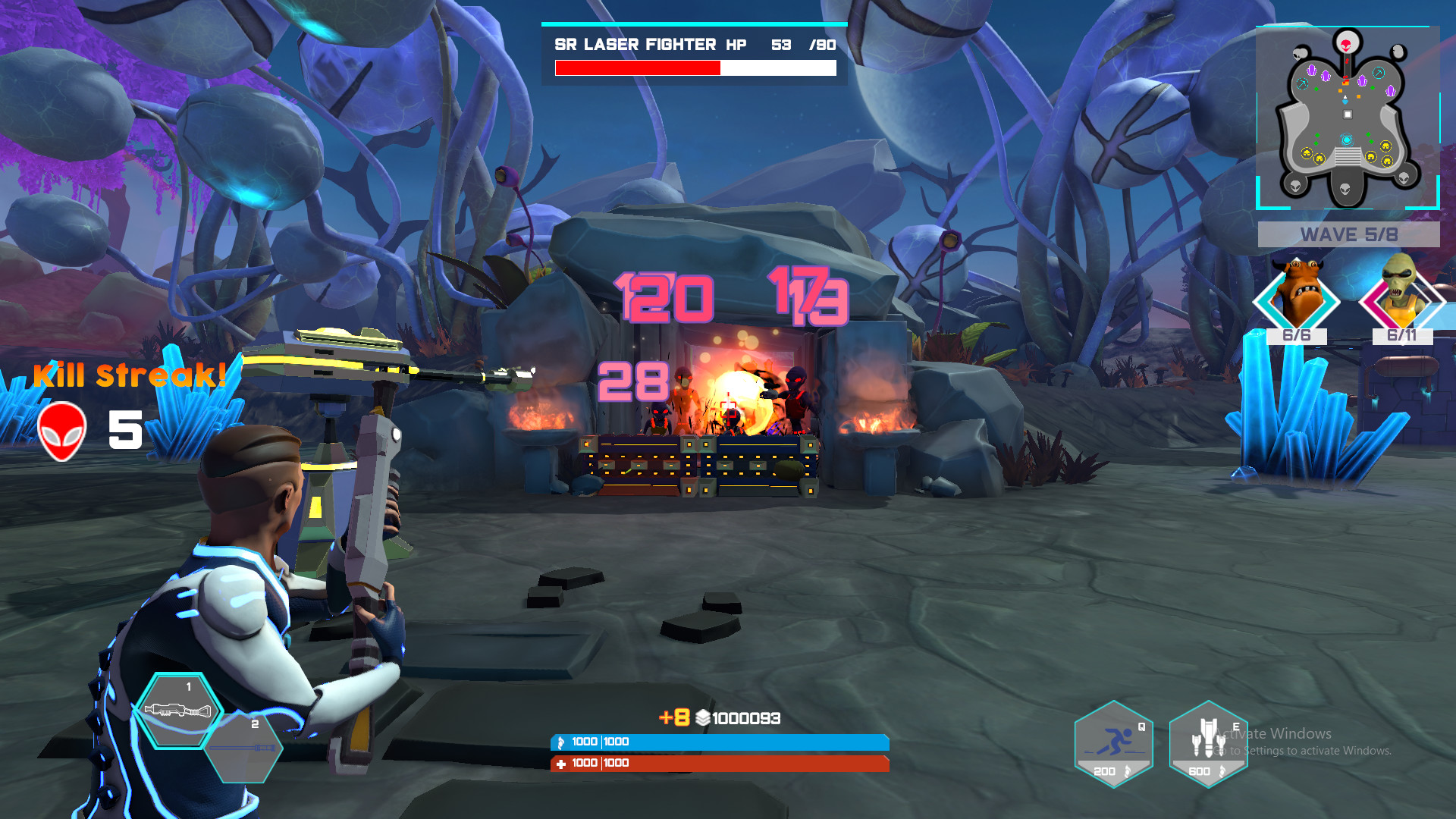Select the green alien enemy portrait

click(x=1401, y=297)
